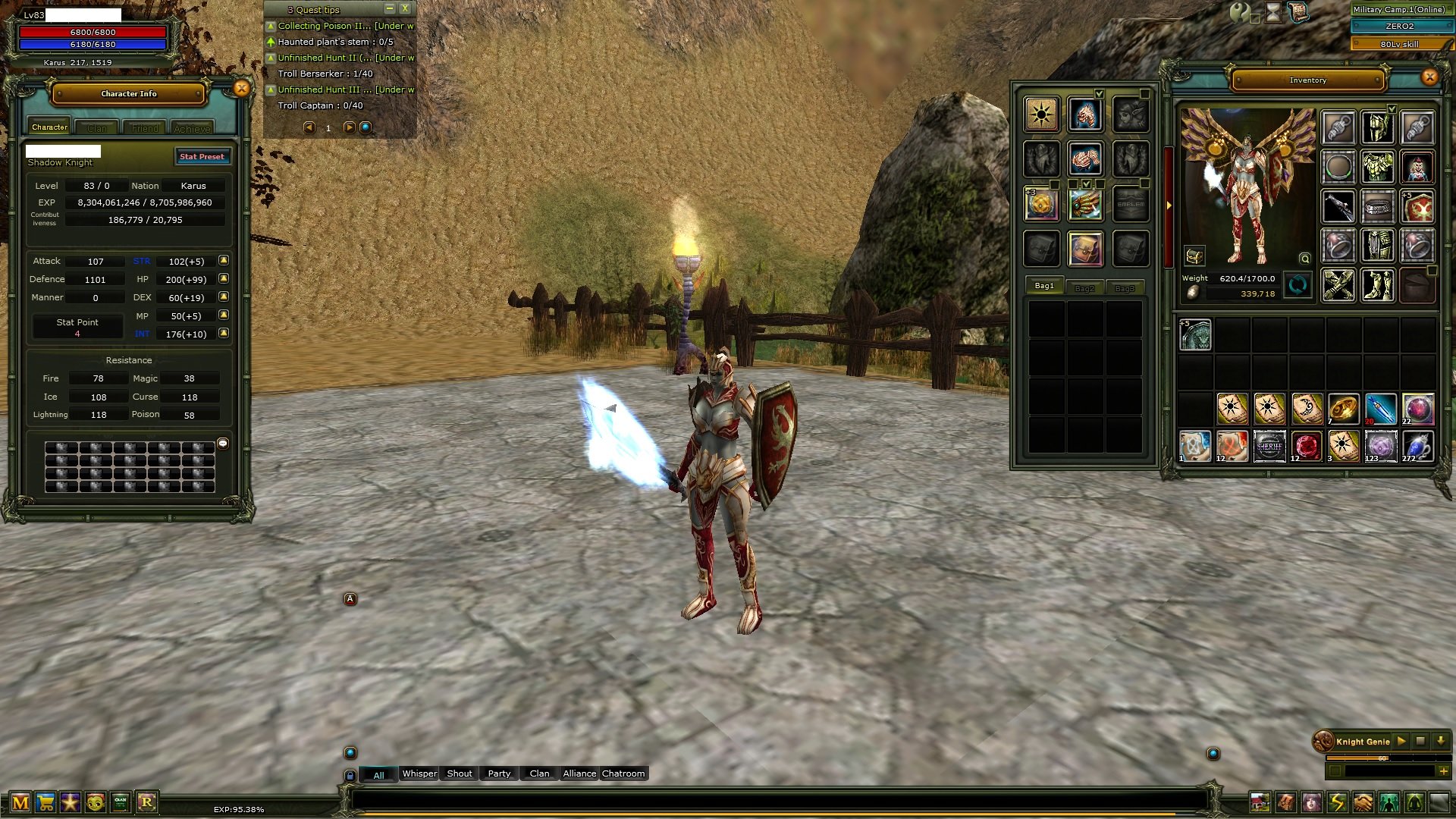Click the play arrow beside Knight Genie
The height and width of the screenshot is (819, 1456).
1401,741
